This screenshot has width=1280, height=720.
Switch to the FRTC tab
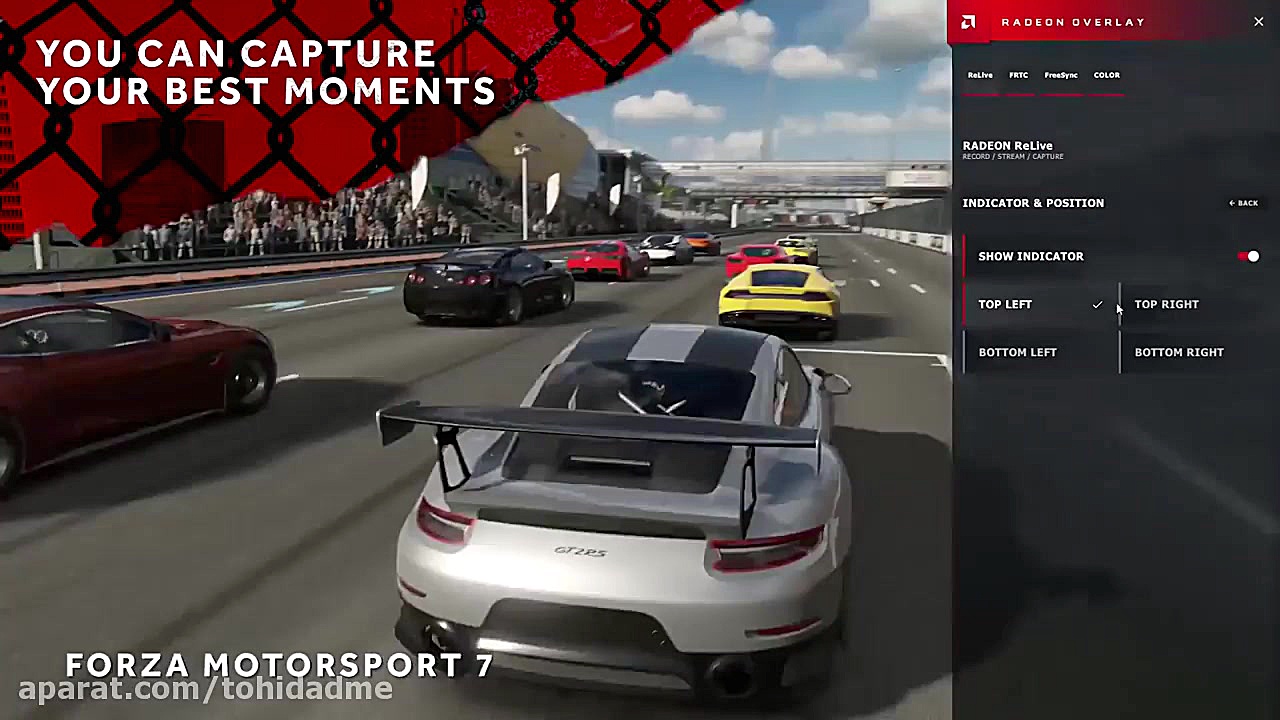[1018, 75]
